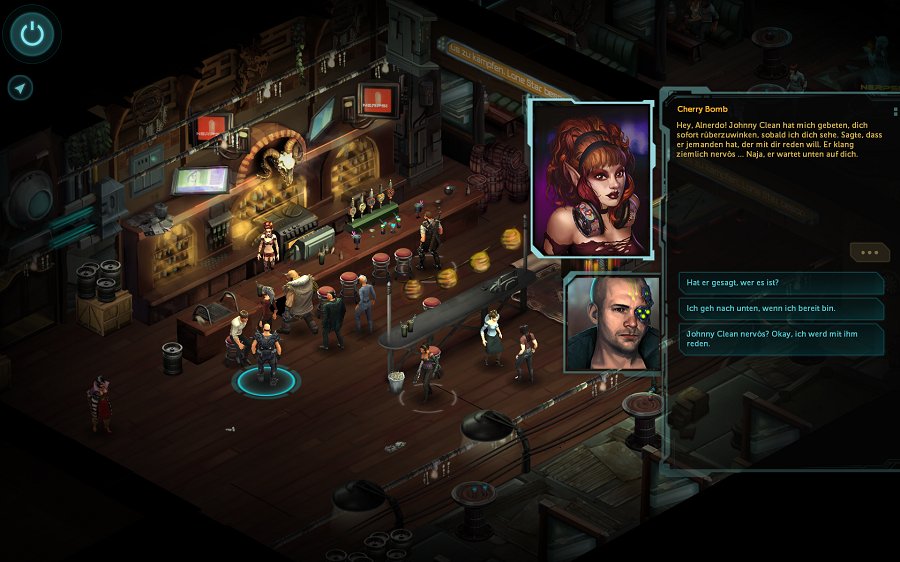The image size is (900, 562).
Task: Choose reply "Hat er gesagt, wer es ist?"
Action: point(780,283)
